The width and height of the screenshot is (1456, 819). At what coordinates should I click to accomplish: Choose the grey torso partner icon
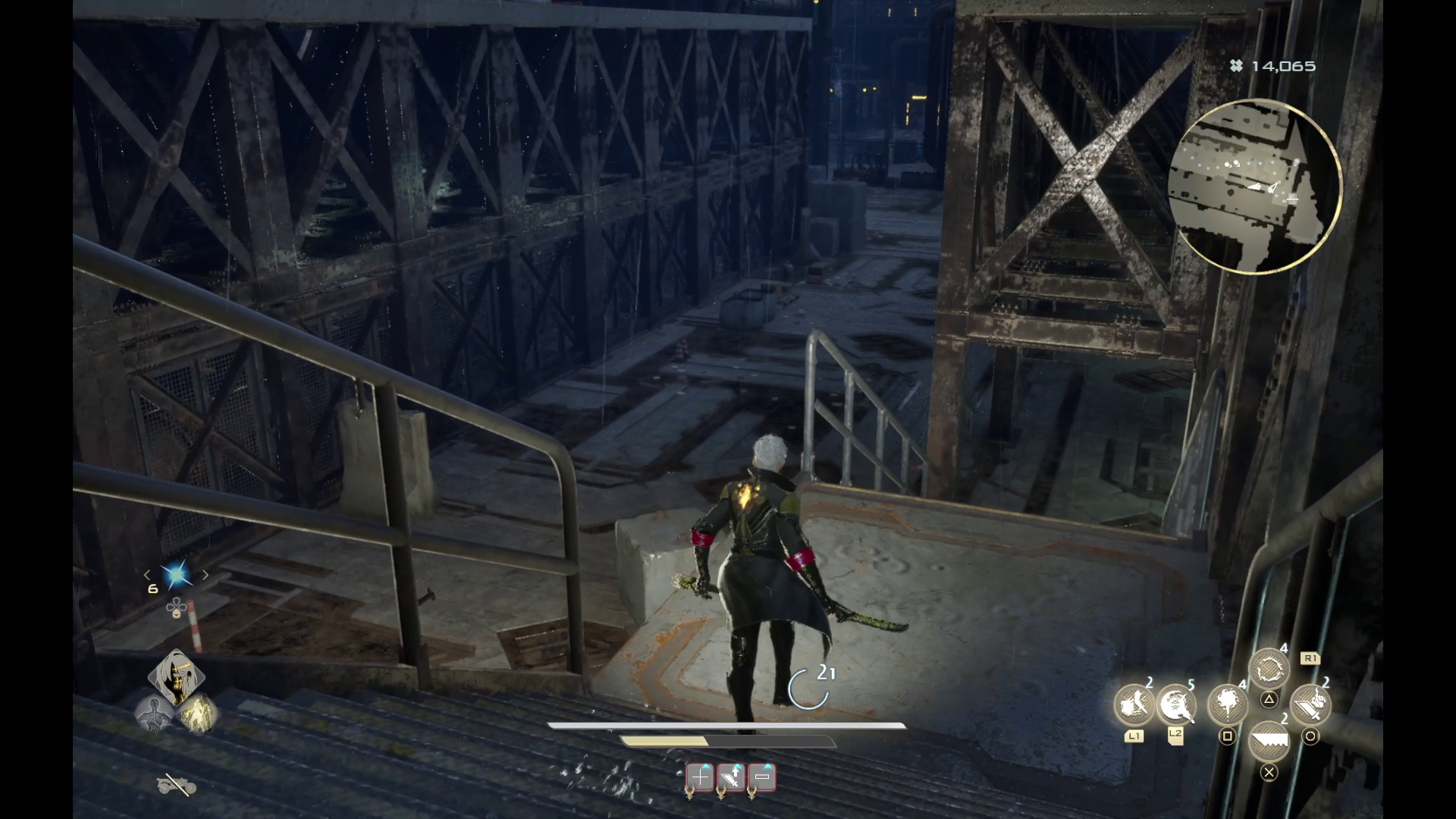pos(155,714)
